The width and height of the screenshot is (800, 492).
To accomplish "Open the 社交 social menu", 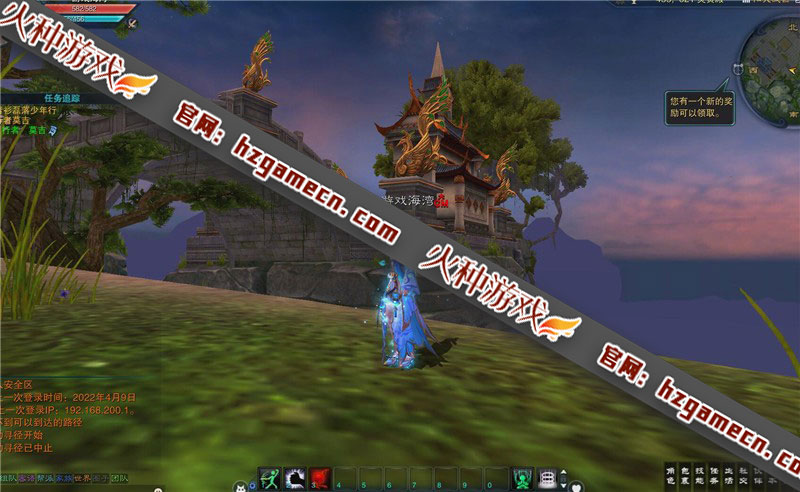I will click(742, 475).
